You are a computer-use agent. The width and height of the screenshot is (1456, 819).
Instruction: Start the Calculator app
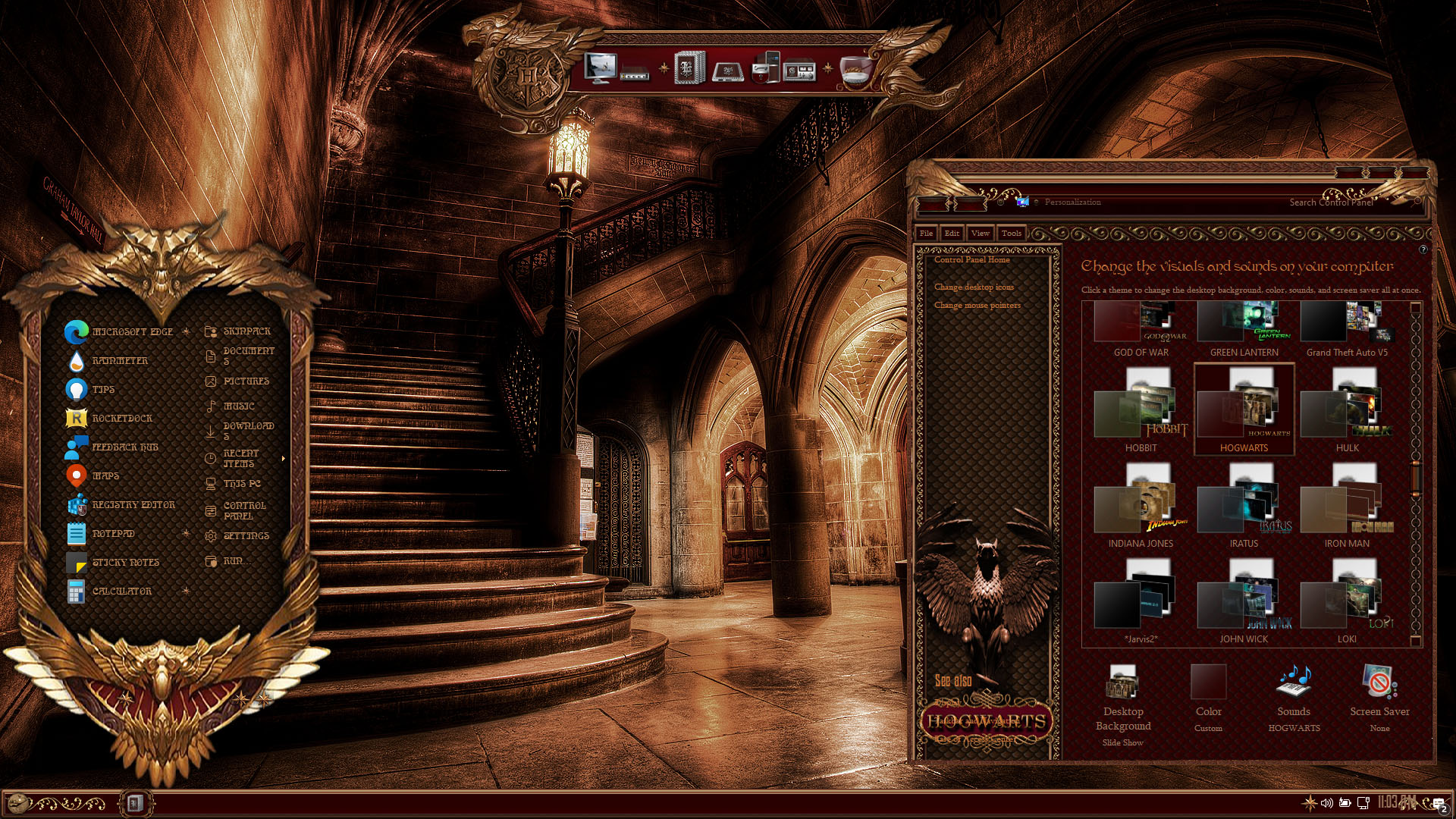[121, 591]
